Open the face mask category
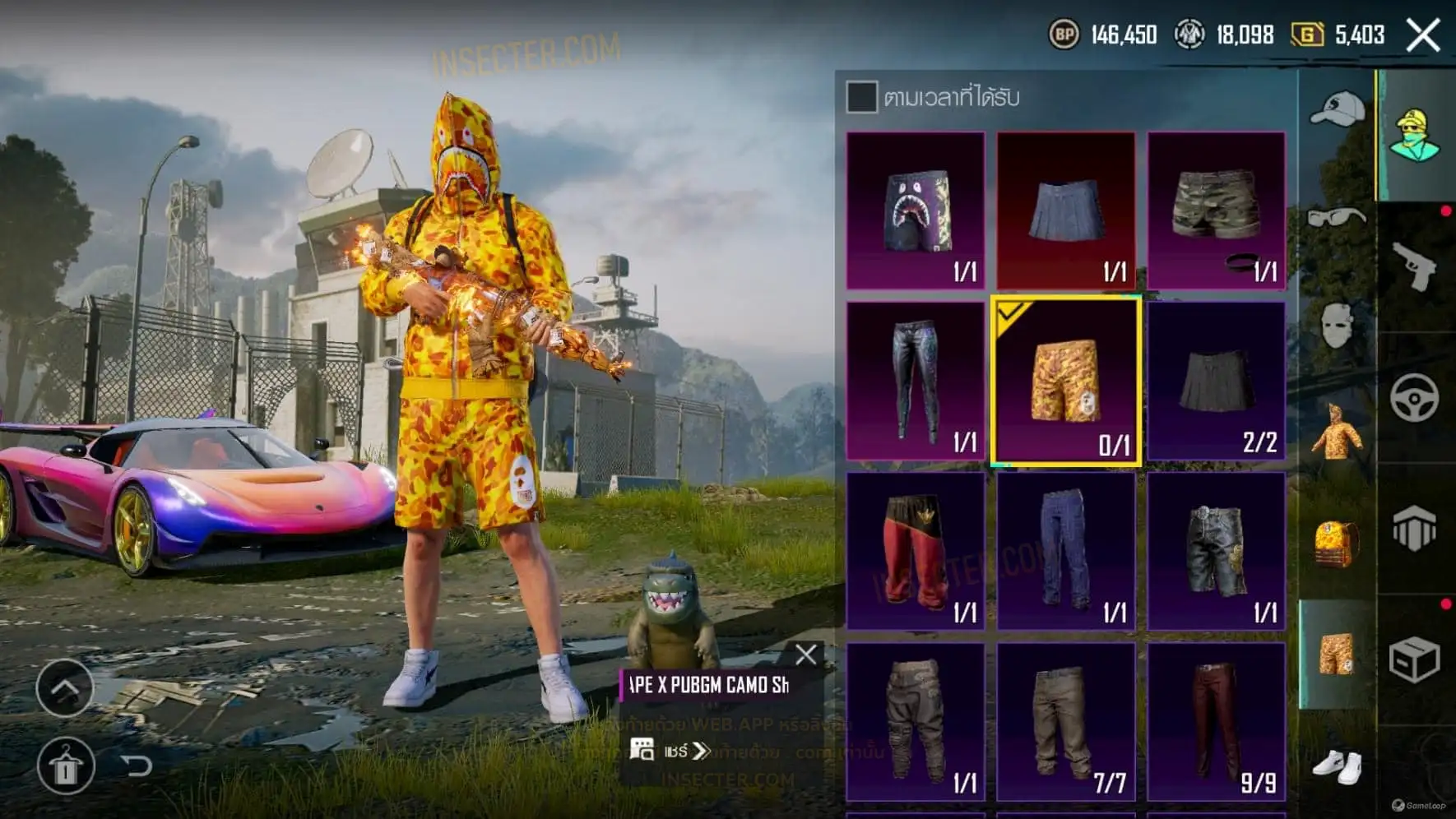This screenshot has height=819, width=1456. [x=1337, y=326]
